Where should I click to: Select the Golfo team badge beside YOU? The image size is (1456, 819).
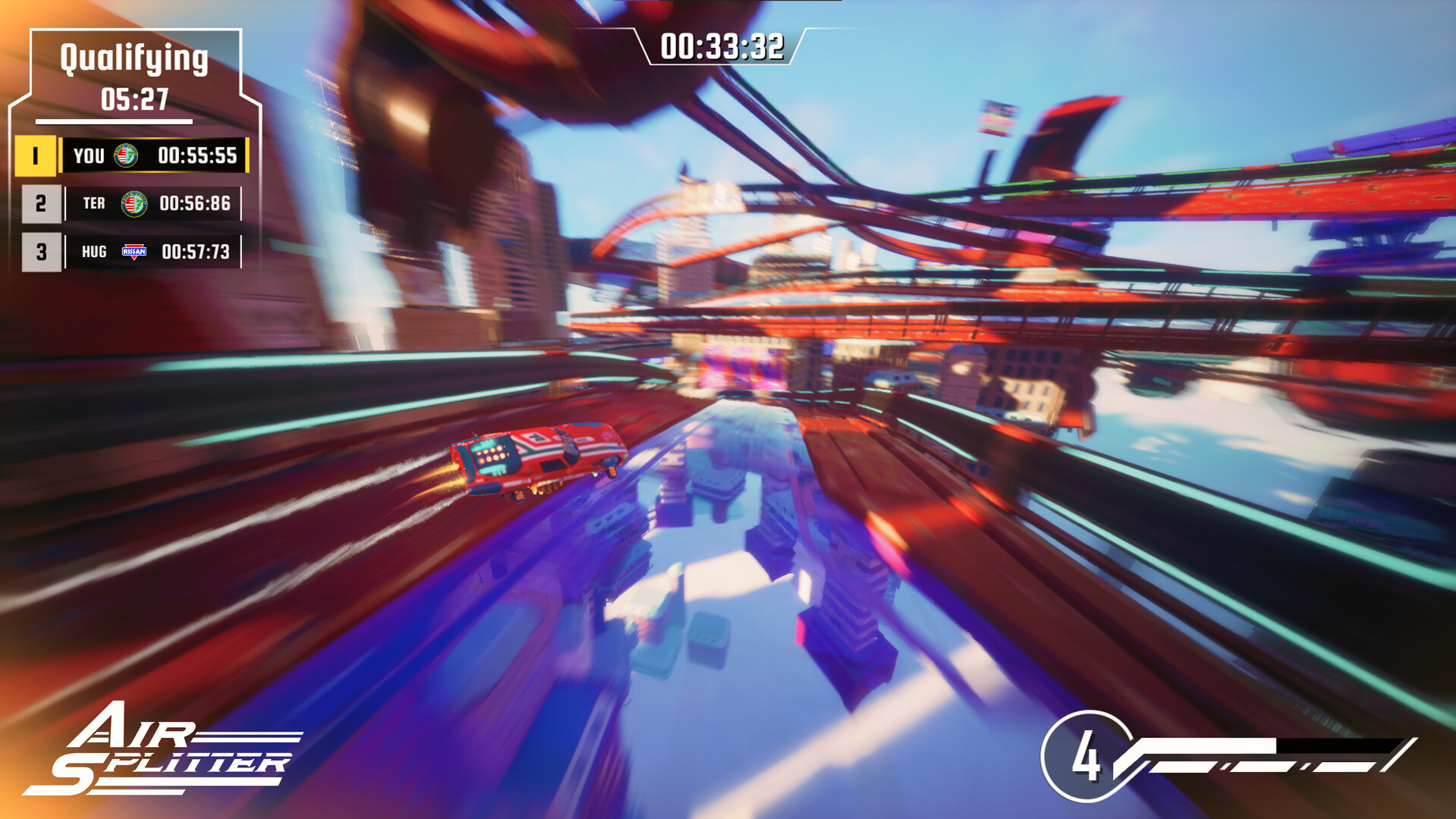[127, 156]
